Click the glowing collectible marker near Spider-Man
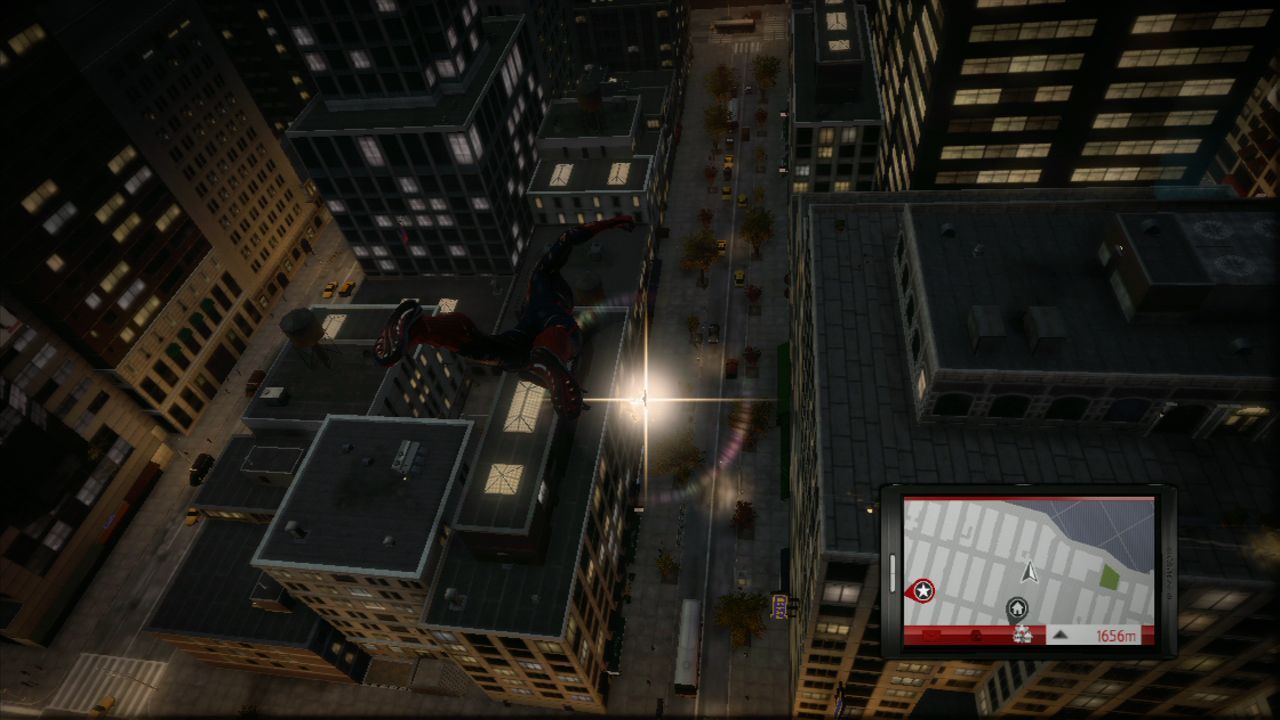 point(645,400)
